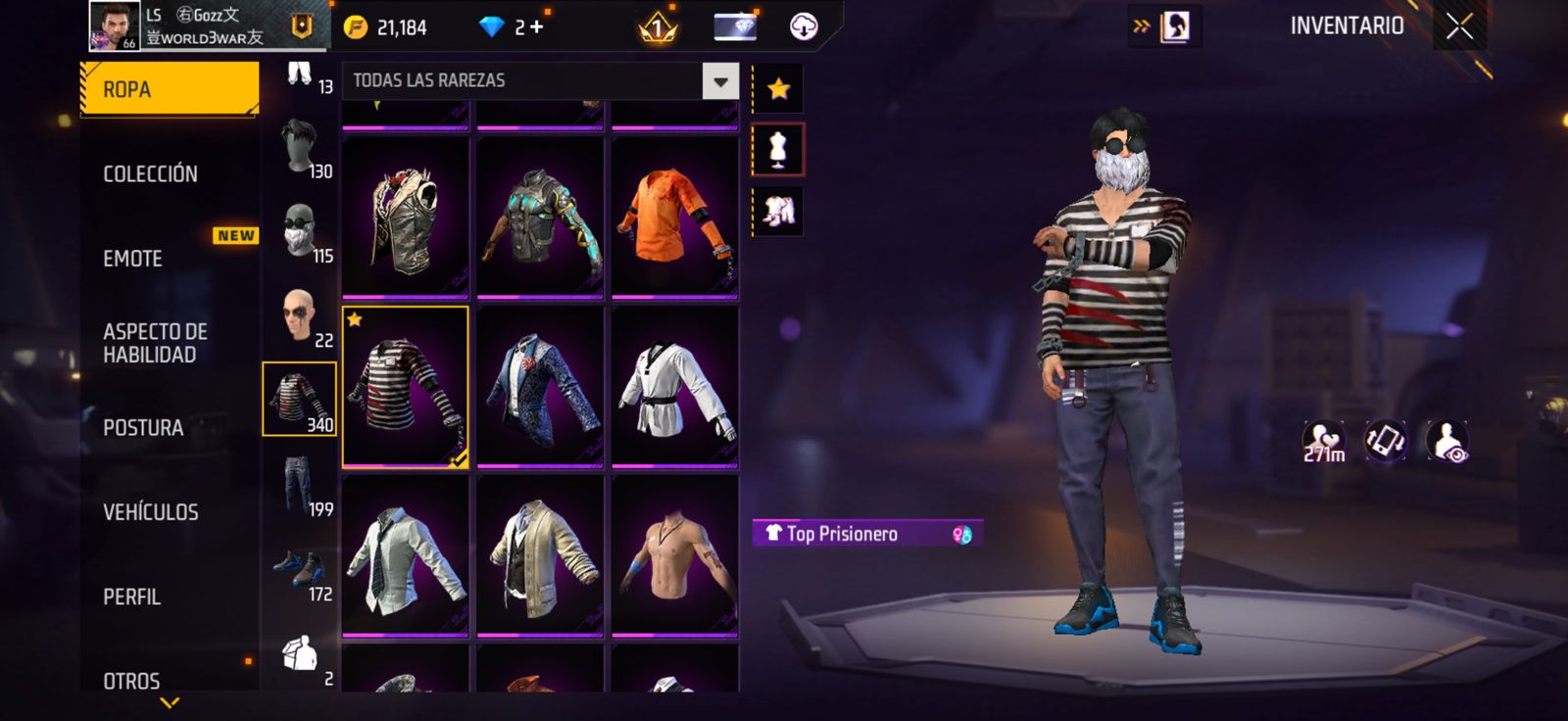Switch to the Perfil tab
Screen dimensions: 1568x721
pyautogui.click(x=131, y=597)
